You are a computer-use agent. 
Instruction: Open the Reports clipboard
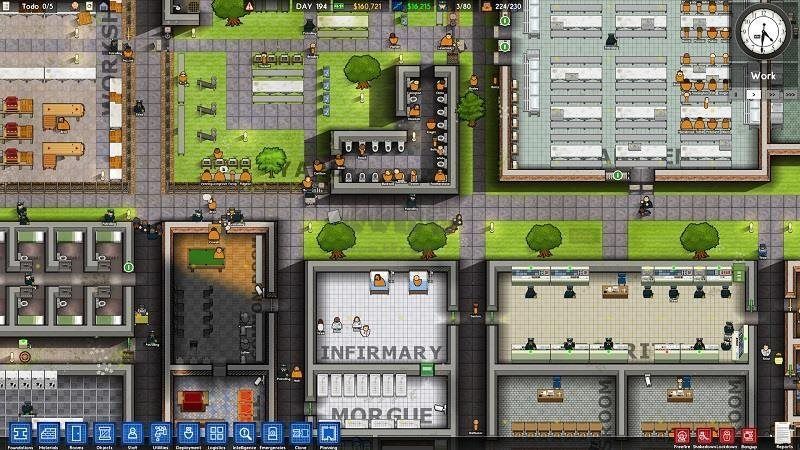pos(780,435)
